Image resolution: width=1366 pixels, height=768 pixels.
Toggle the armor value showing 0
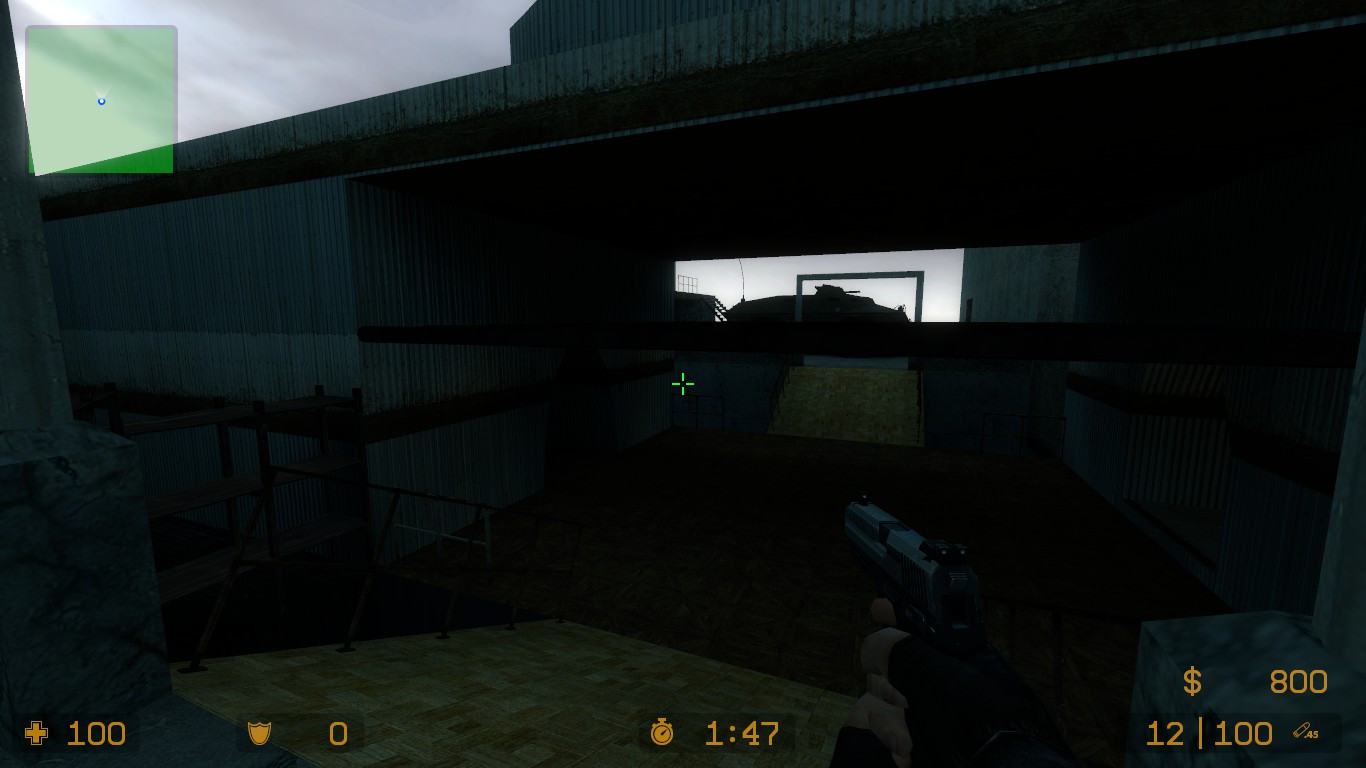pyautogui.click(x=335, y=735)
